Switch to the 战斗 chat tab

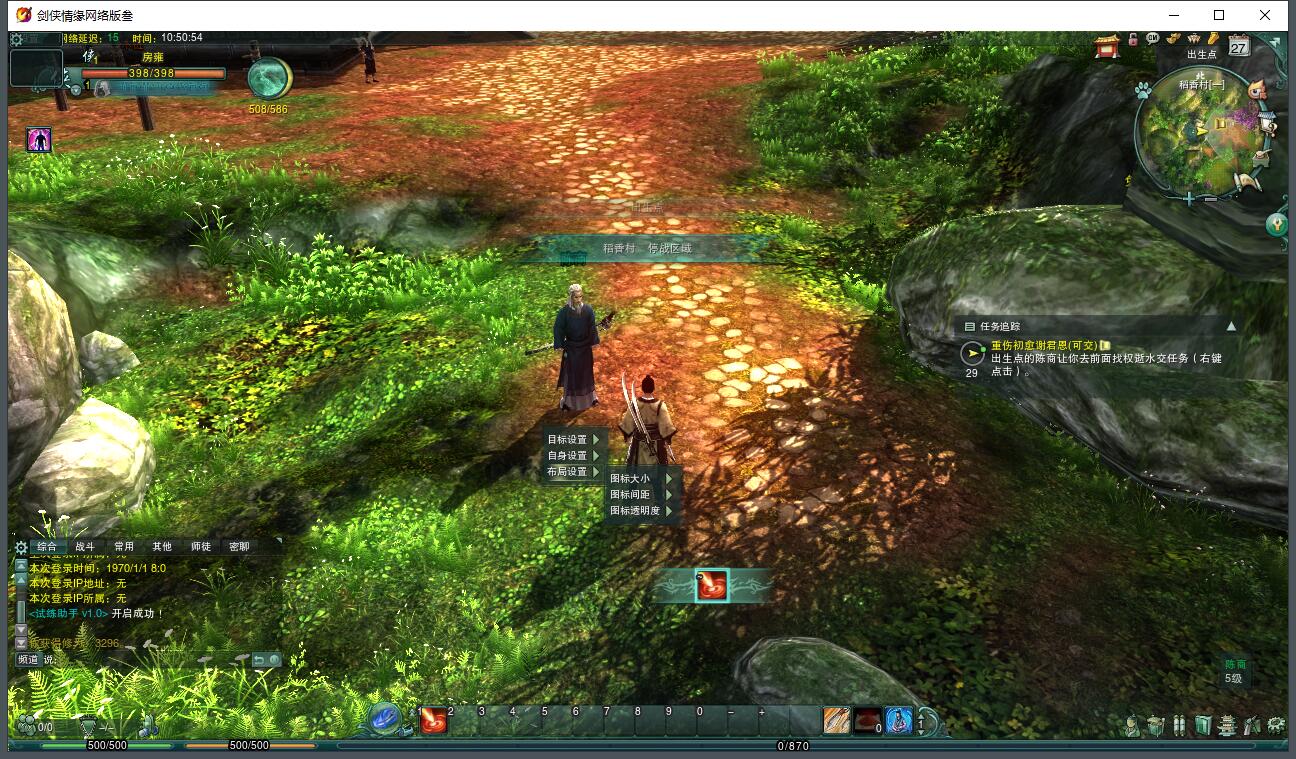85,547
